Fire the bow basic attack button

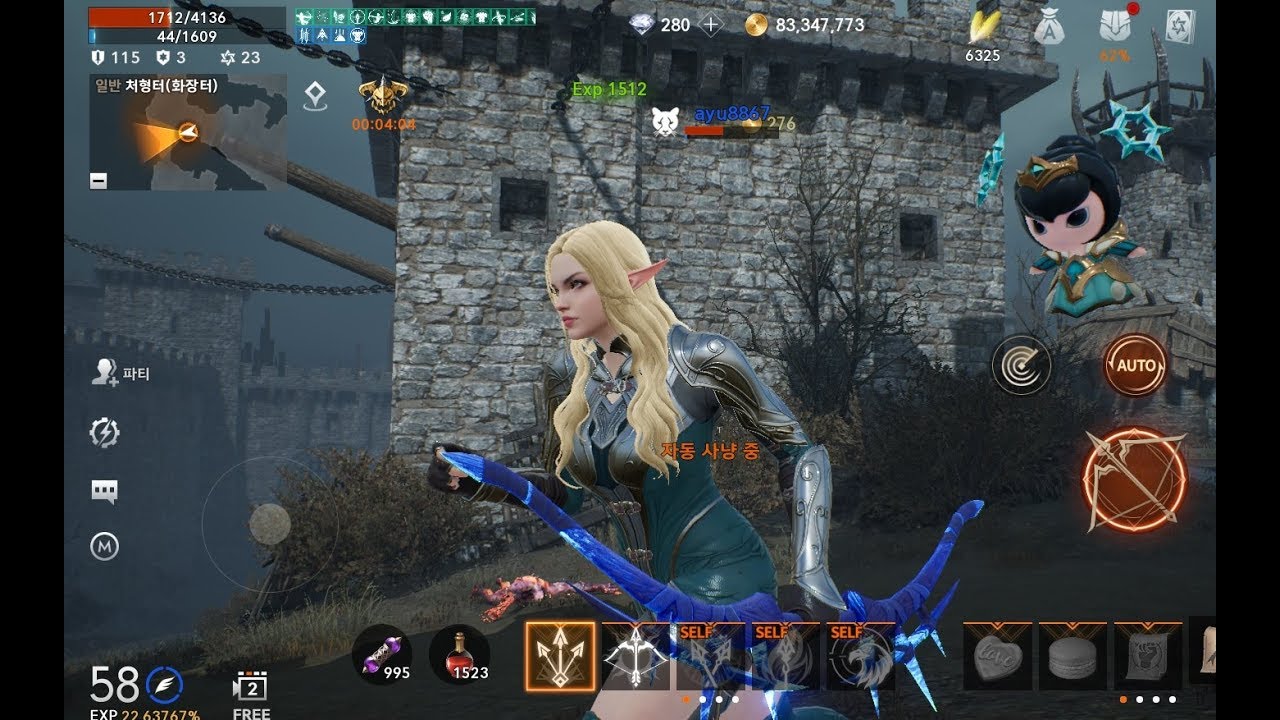(1134, 479)
